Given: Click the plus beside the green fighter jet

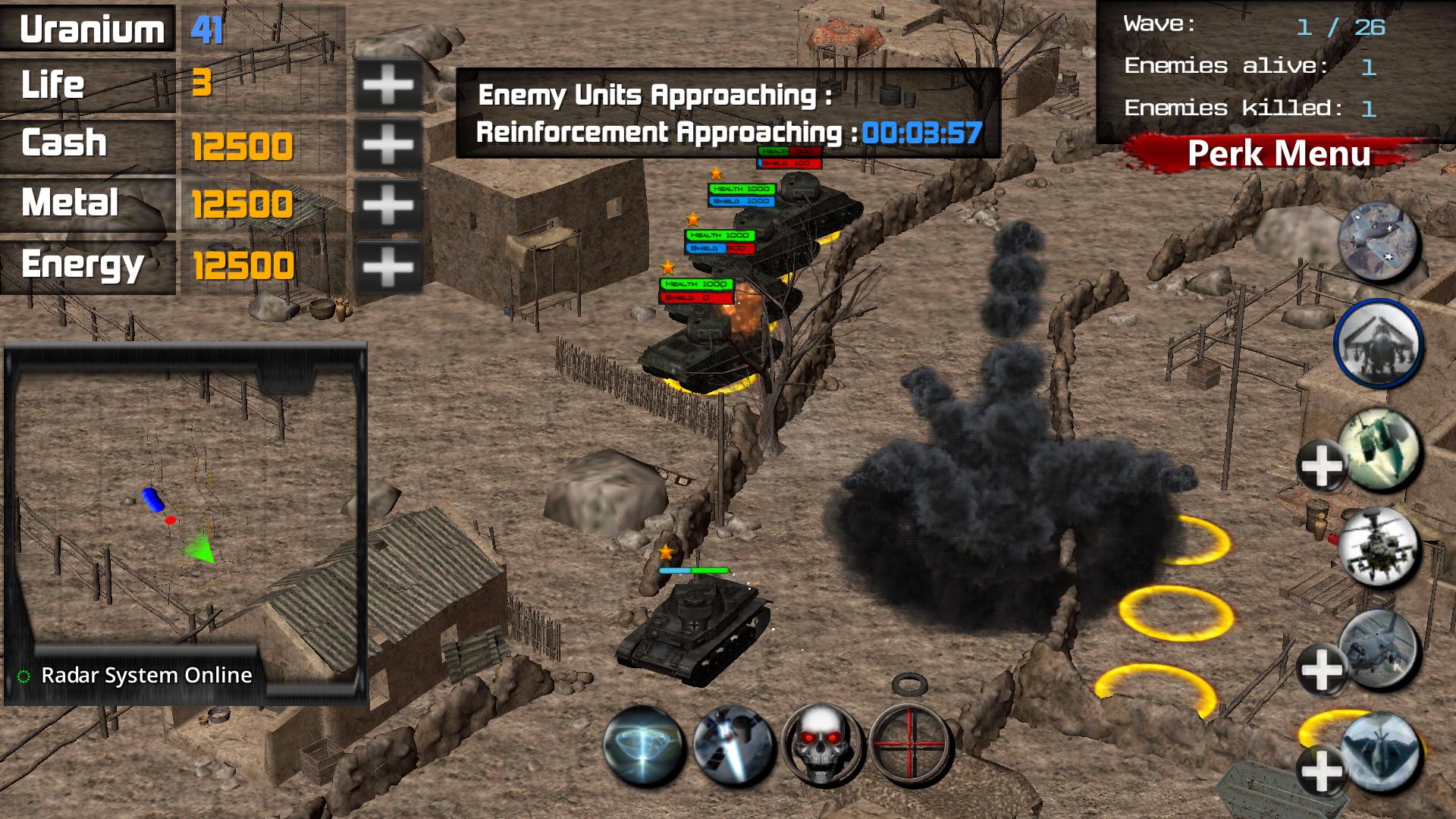Looking at the screenshot, I should (1321, 466).
